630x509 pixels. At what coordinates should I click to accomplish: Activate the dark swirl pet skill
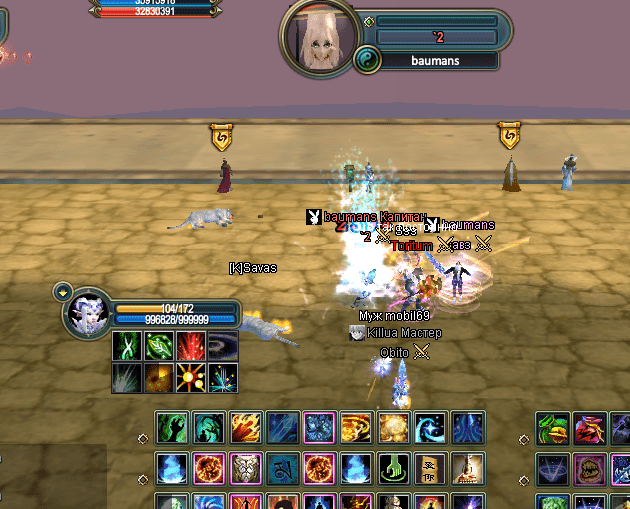point(223,346)
